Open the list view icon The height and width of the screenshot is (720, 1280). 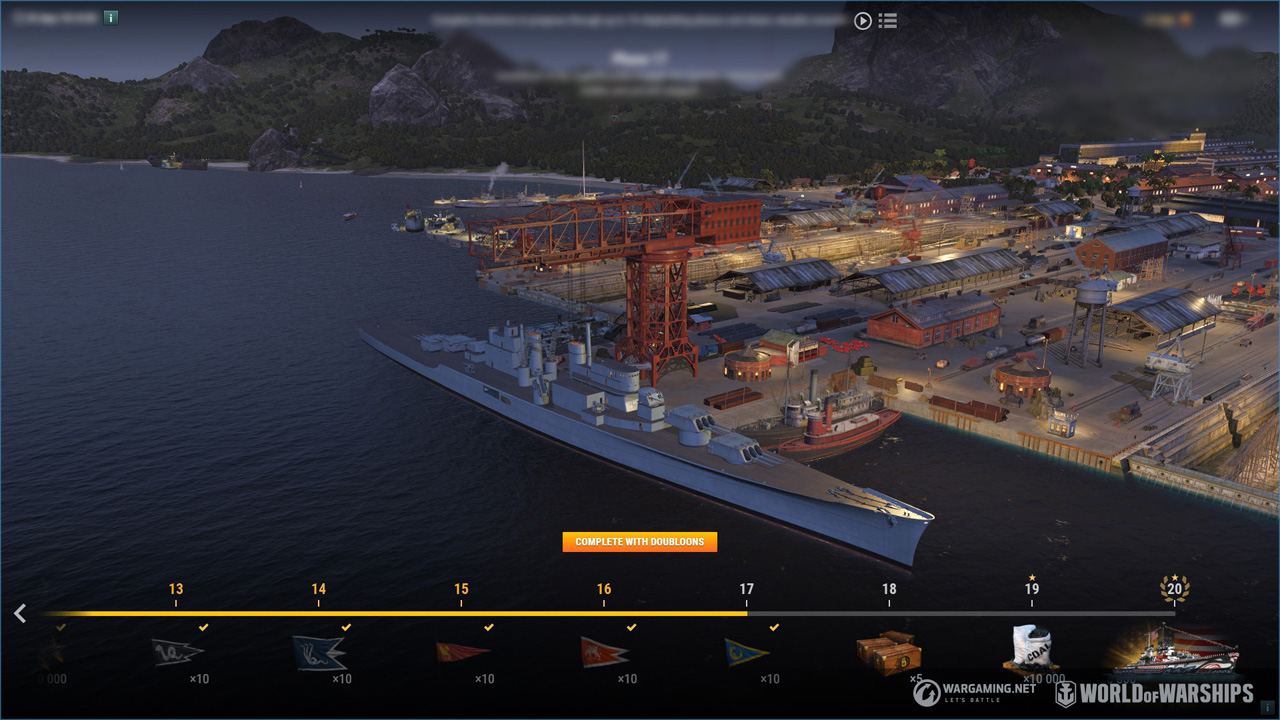point(888,20)
